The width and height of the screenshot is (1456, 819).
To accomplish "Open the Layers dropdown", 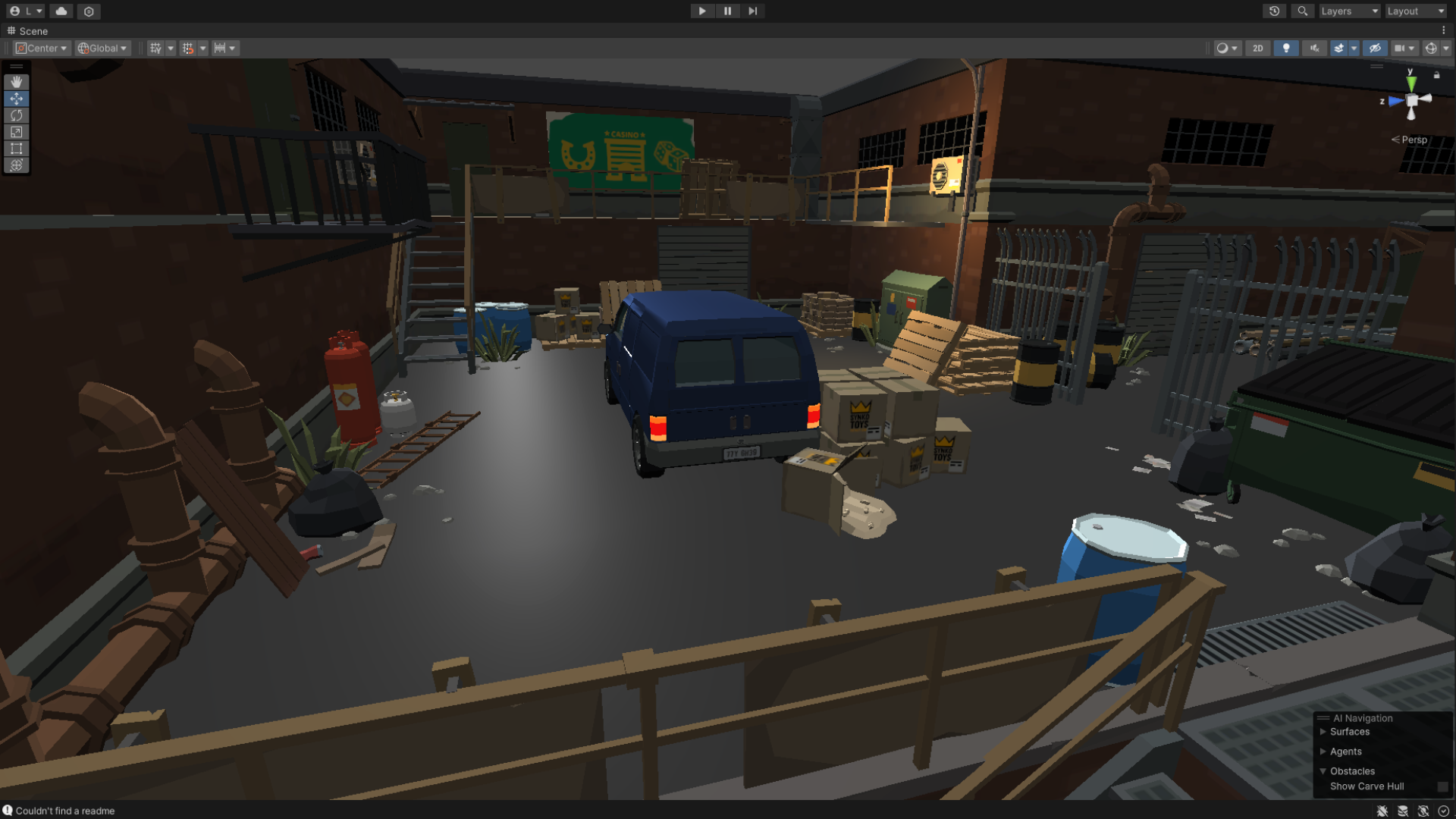I will click(1349, 11).
